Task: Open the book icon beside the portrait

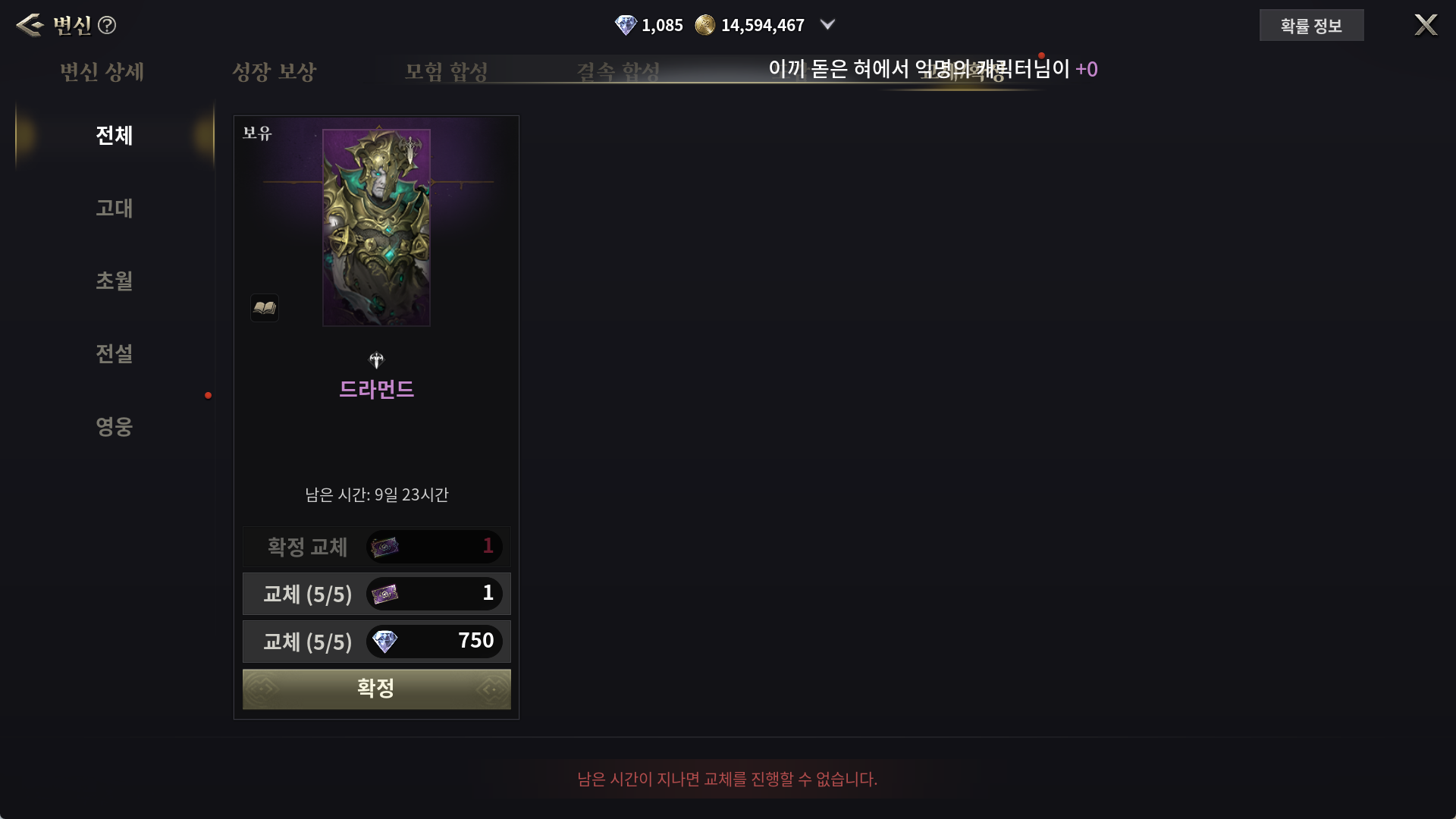Action: [x=265, y=308]
